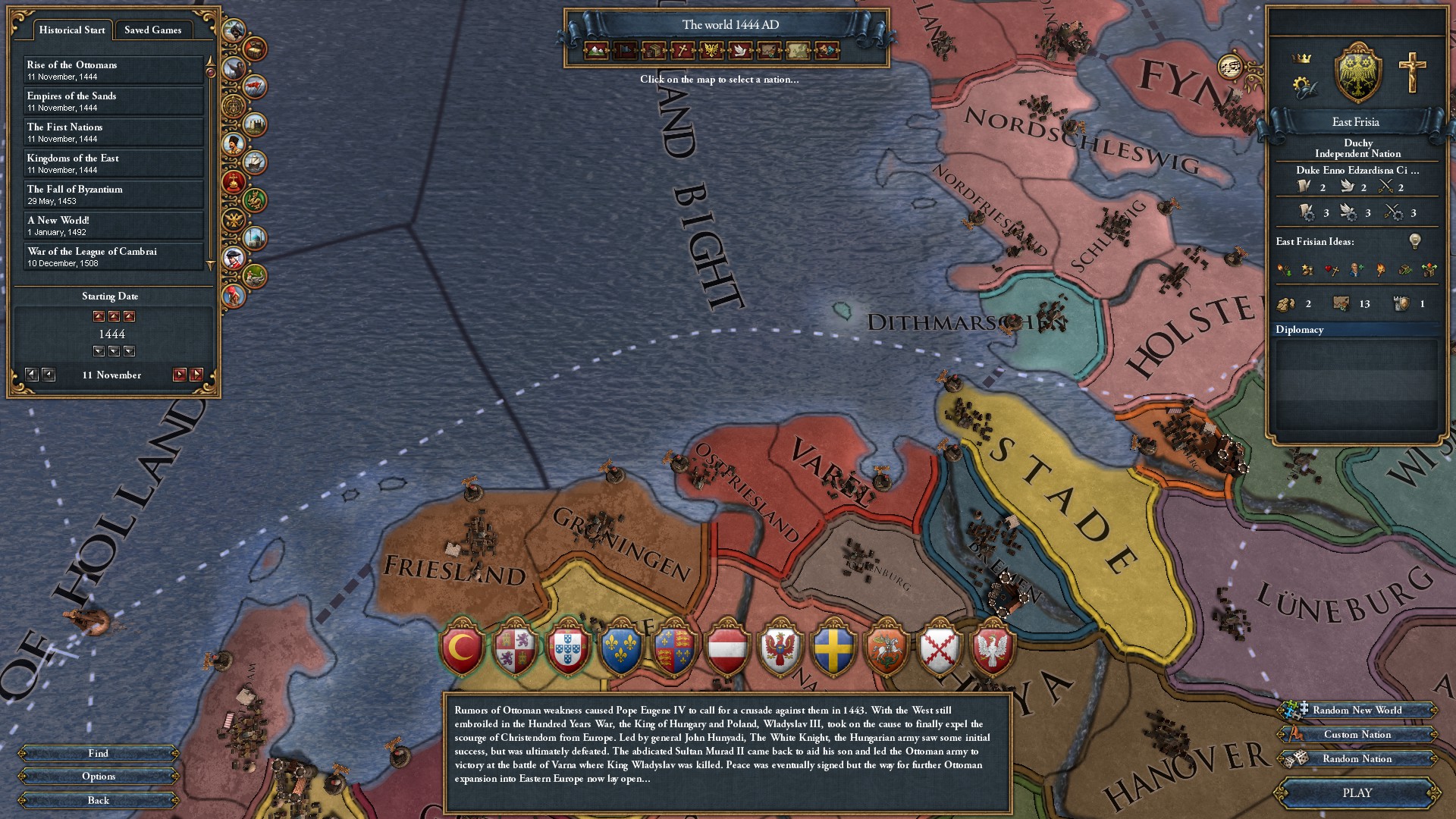
Task: Switch to the Saved Games tab
Action: (x=155, y=30)
